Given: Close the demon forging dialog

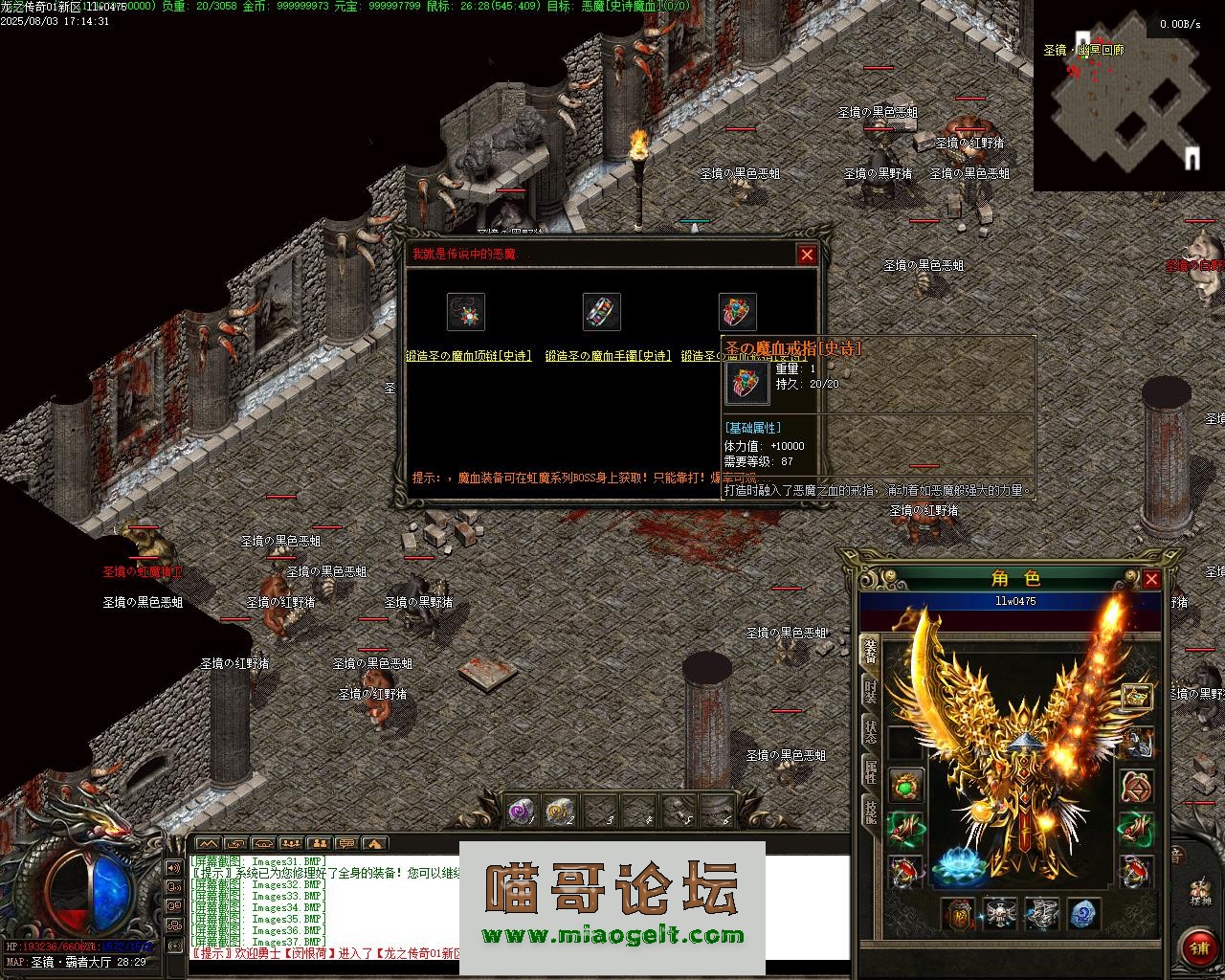Looking at the screenshot, I should pyautogui.click(x=807, y=255).
